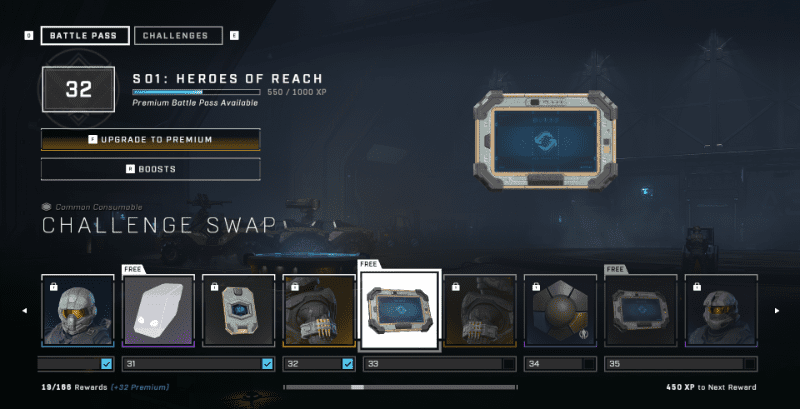The image size is (800, 409).
Task: Select the locked tier 31 gray card reward
Action: click(238, 311)
